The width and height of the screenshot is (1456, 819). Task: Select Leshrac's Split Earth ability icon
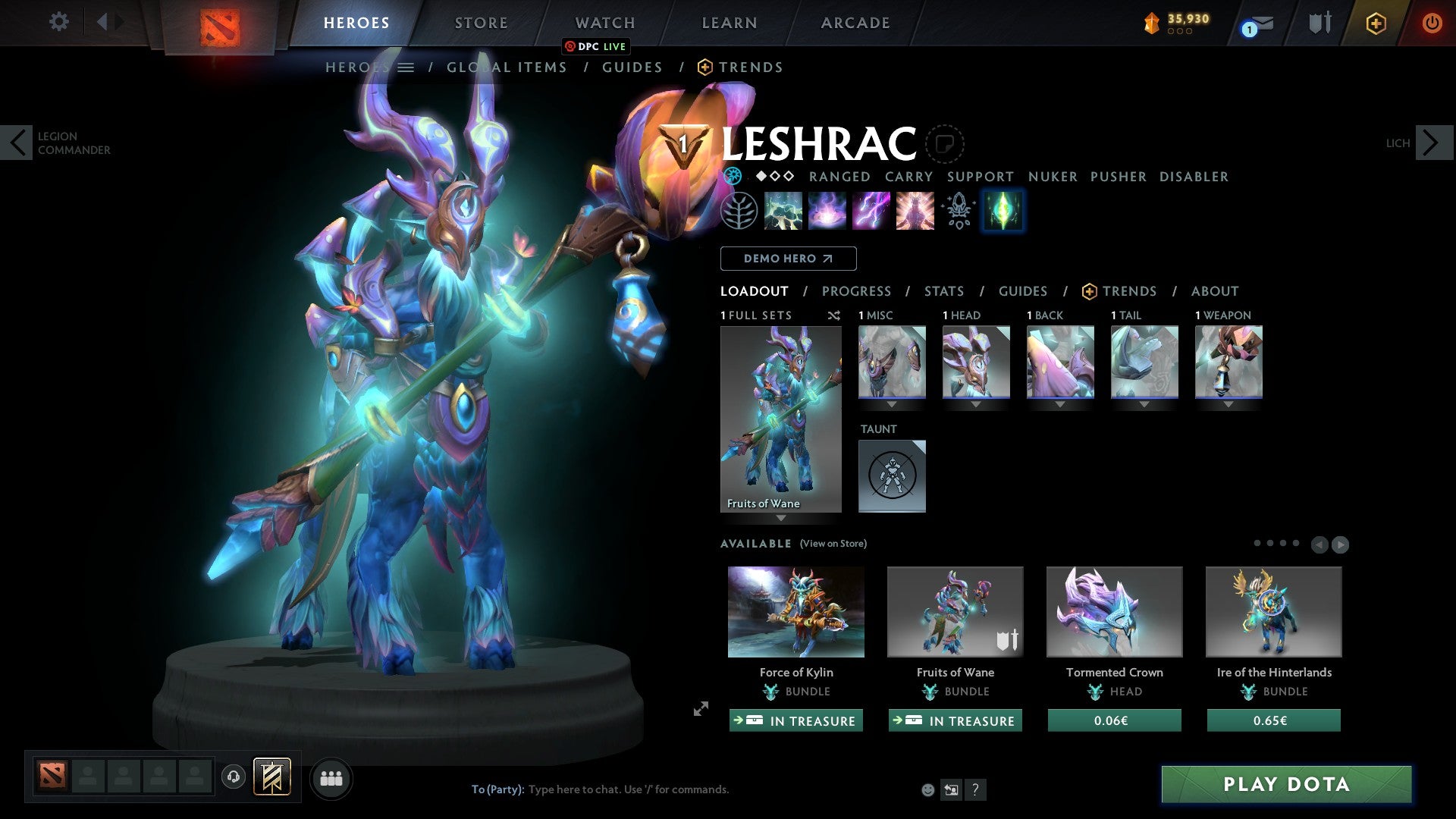click(782, 211)
